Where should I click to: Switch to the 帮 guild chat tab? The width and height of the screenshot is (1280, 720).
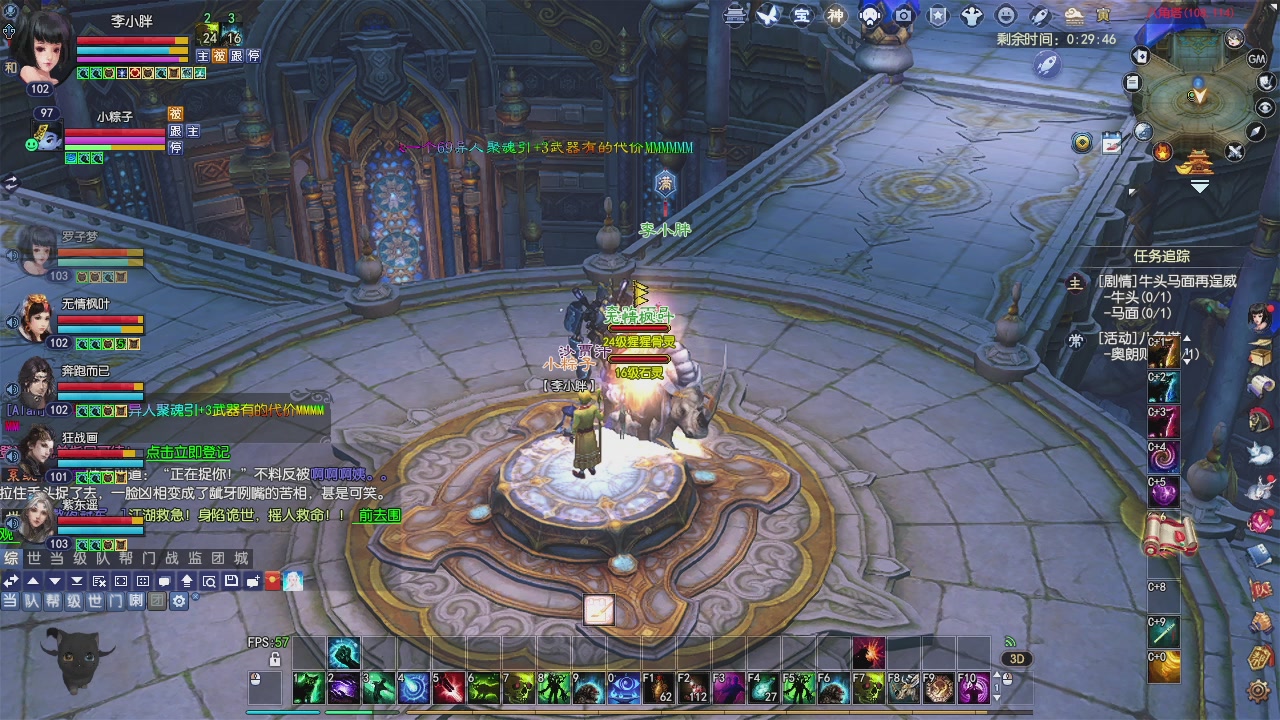tap(126, 558)
